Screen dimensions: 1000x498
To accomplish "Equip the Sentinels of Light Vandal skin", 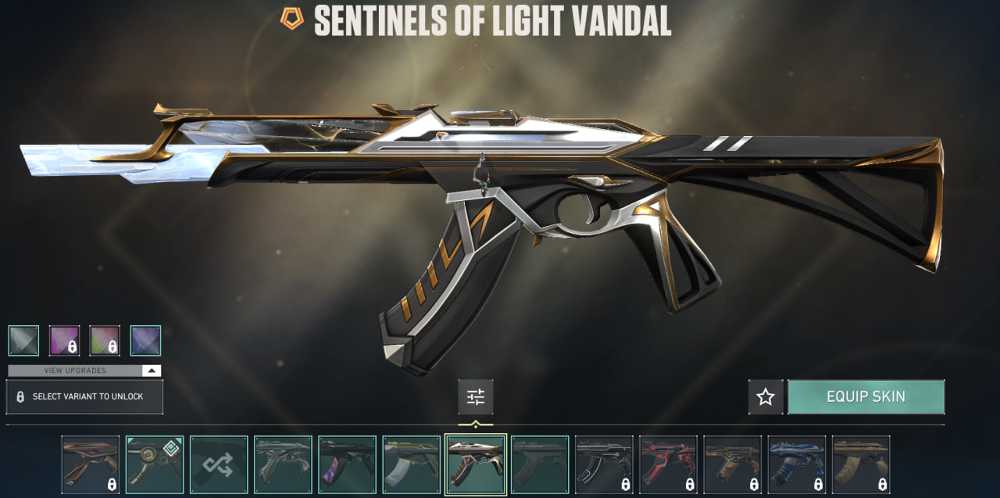I will (866, 397).
